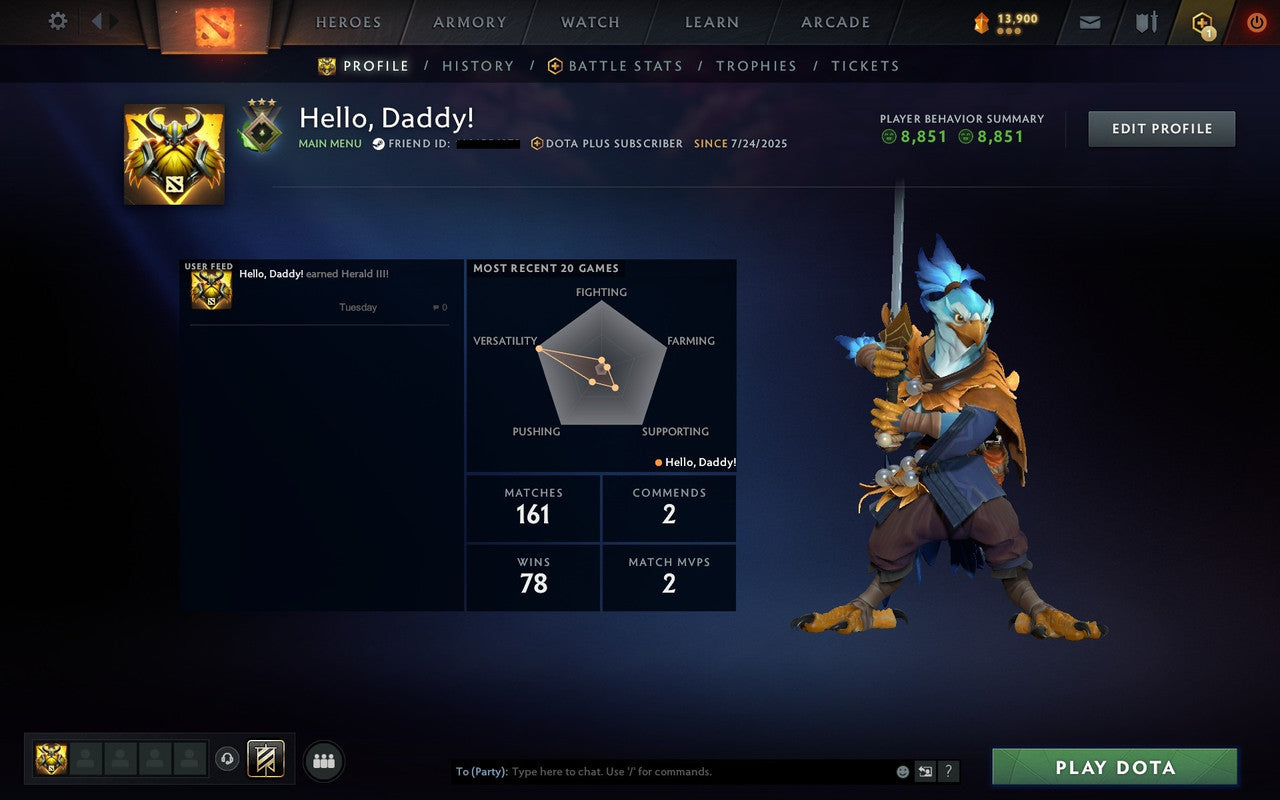
Task: Open chat help with the question mark
Action: pyautogui.click(x=948, y=771)
